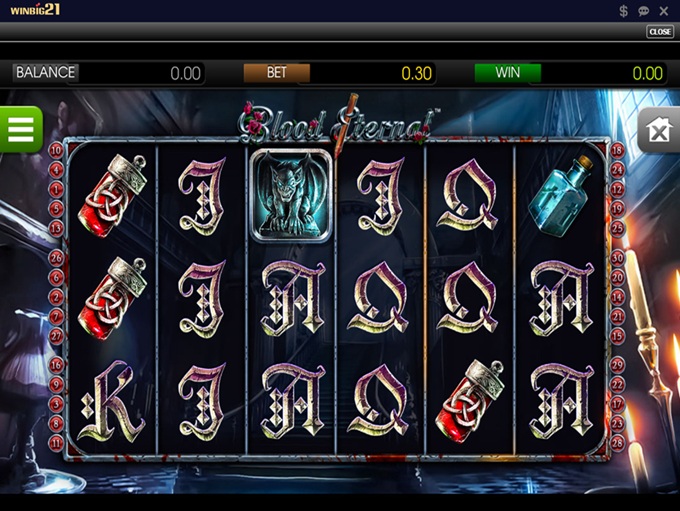Select payline number 11 marker
Image resolution: width=680 pixels, height=511 pixels.
(56, 441)
